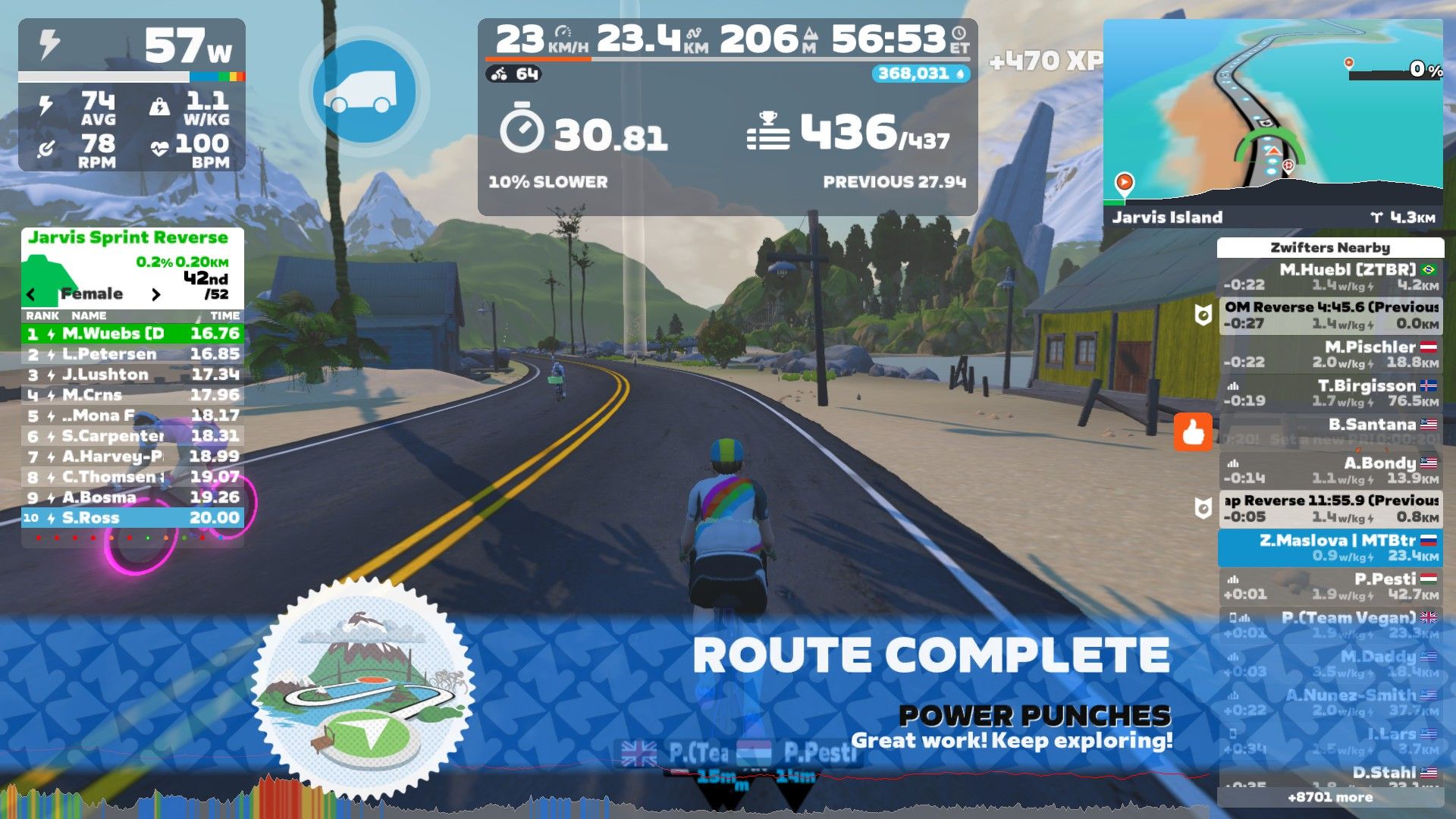Open the power readout panel showing 57w
1456x819 pixels.
[x=132, y=47]
